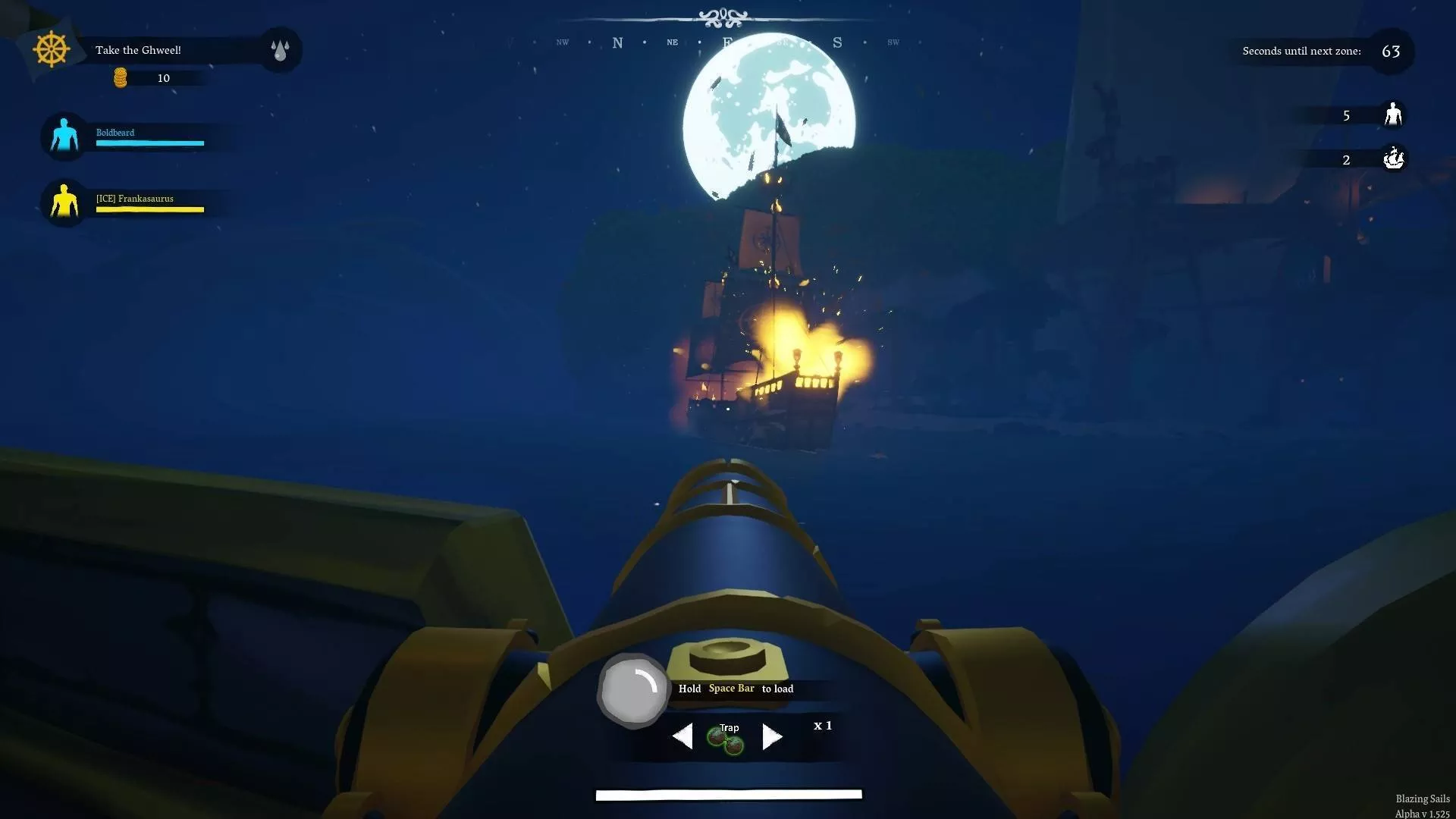The image size is (1456, 819).
Task: Click the compass bar heading strip
Action: pyautogui.click(x=726, y=42)
